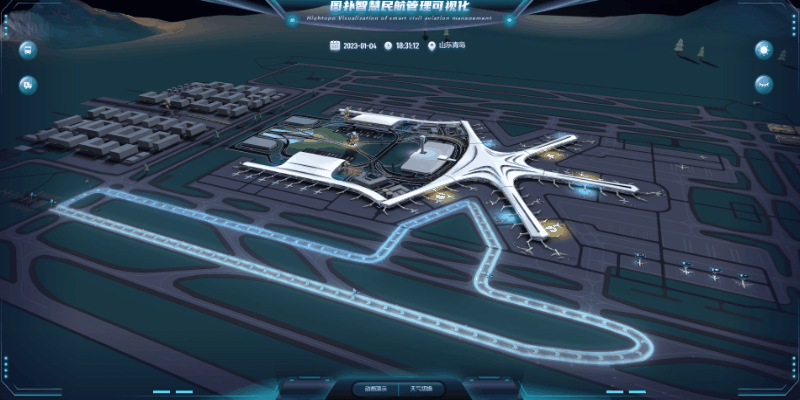Toggle the closed-eye visibility button
This screenshot has height=400, width=800.
click(763, 84)
